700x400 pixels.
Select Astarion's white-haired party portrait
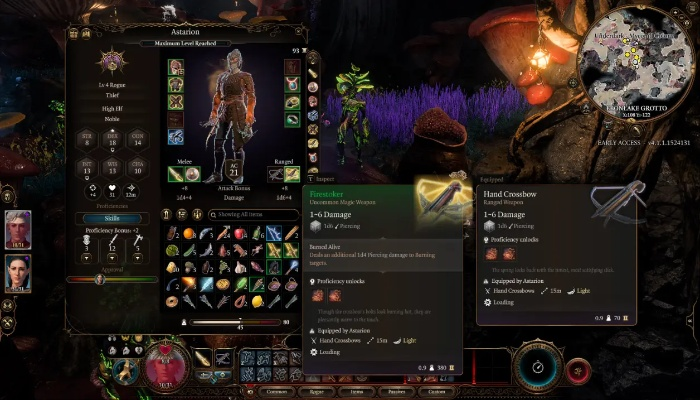[19, 228]
